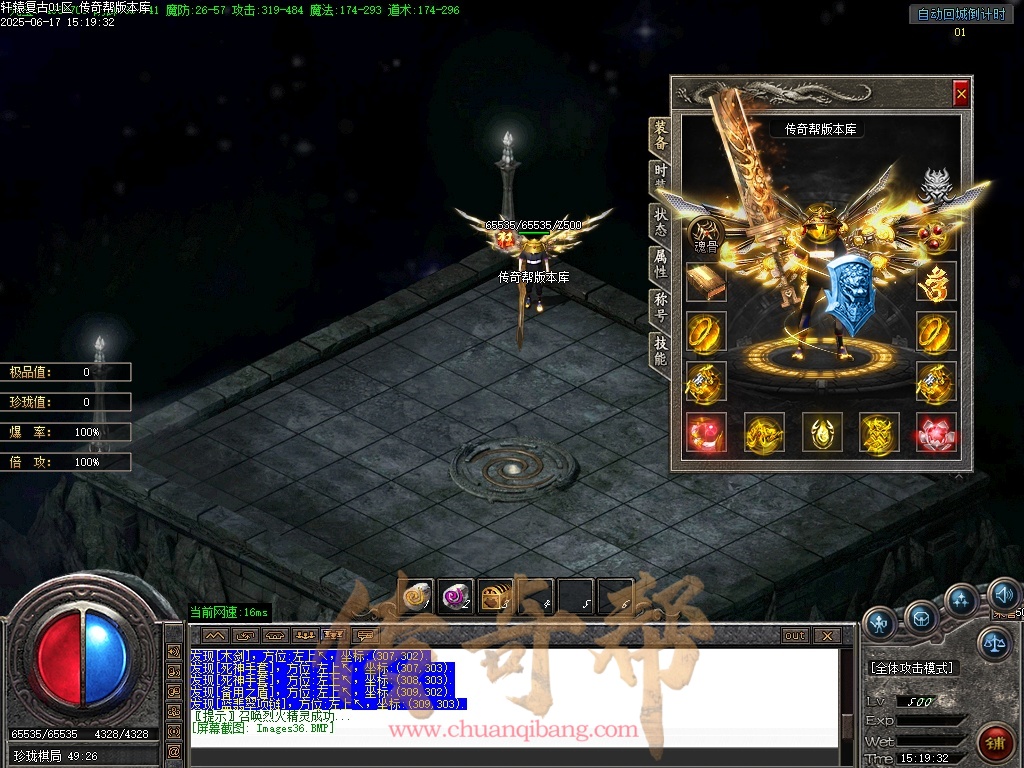Select the red lotus gem slot
1024x768 pixels.
tap(935, 432)
